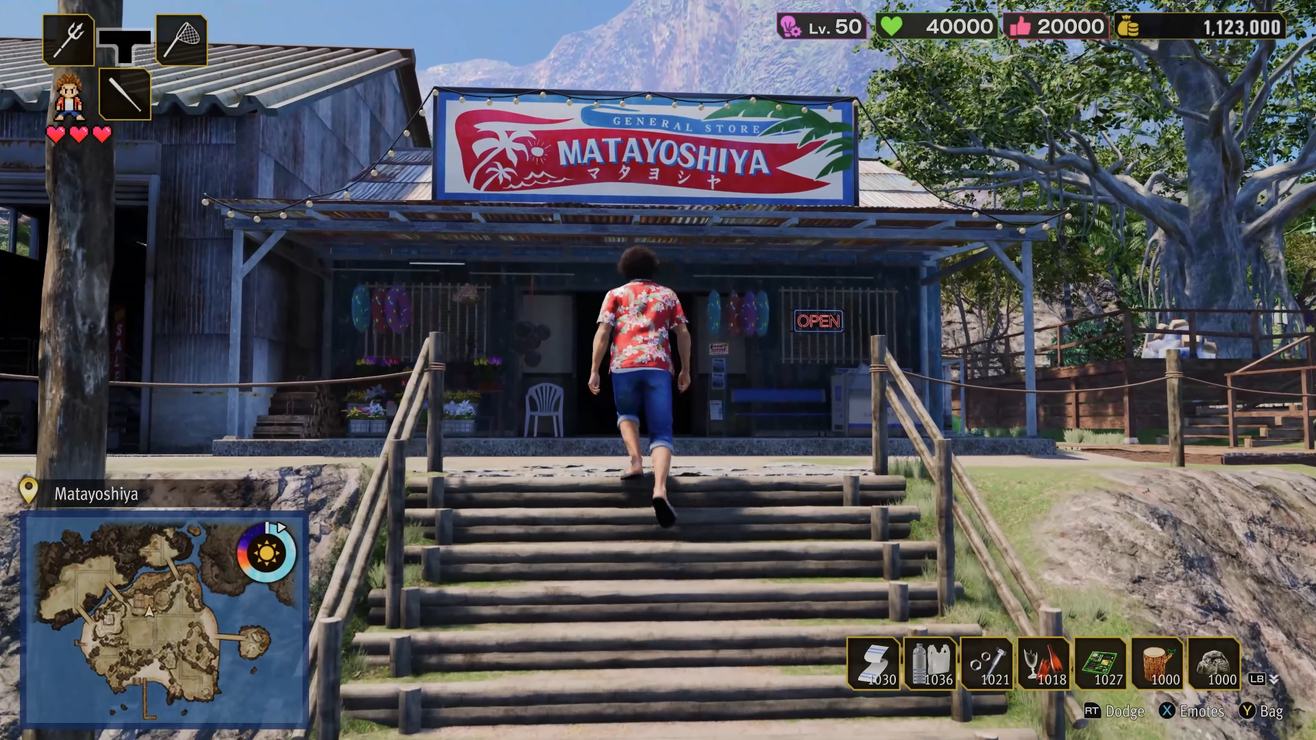Click the pixel character portrait
Screen dimensions: 1316x740
pyautogui.click(x=68, y=96)
